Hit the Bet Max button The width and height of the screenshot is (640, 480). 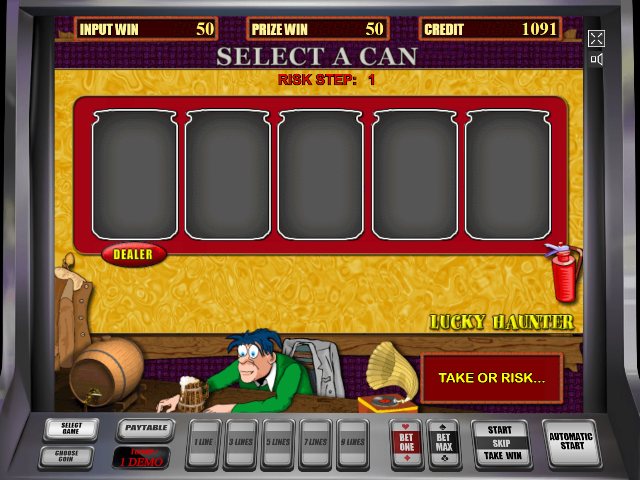[444, 443]
